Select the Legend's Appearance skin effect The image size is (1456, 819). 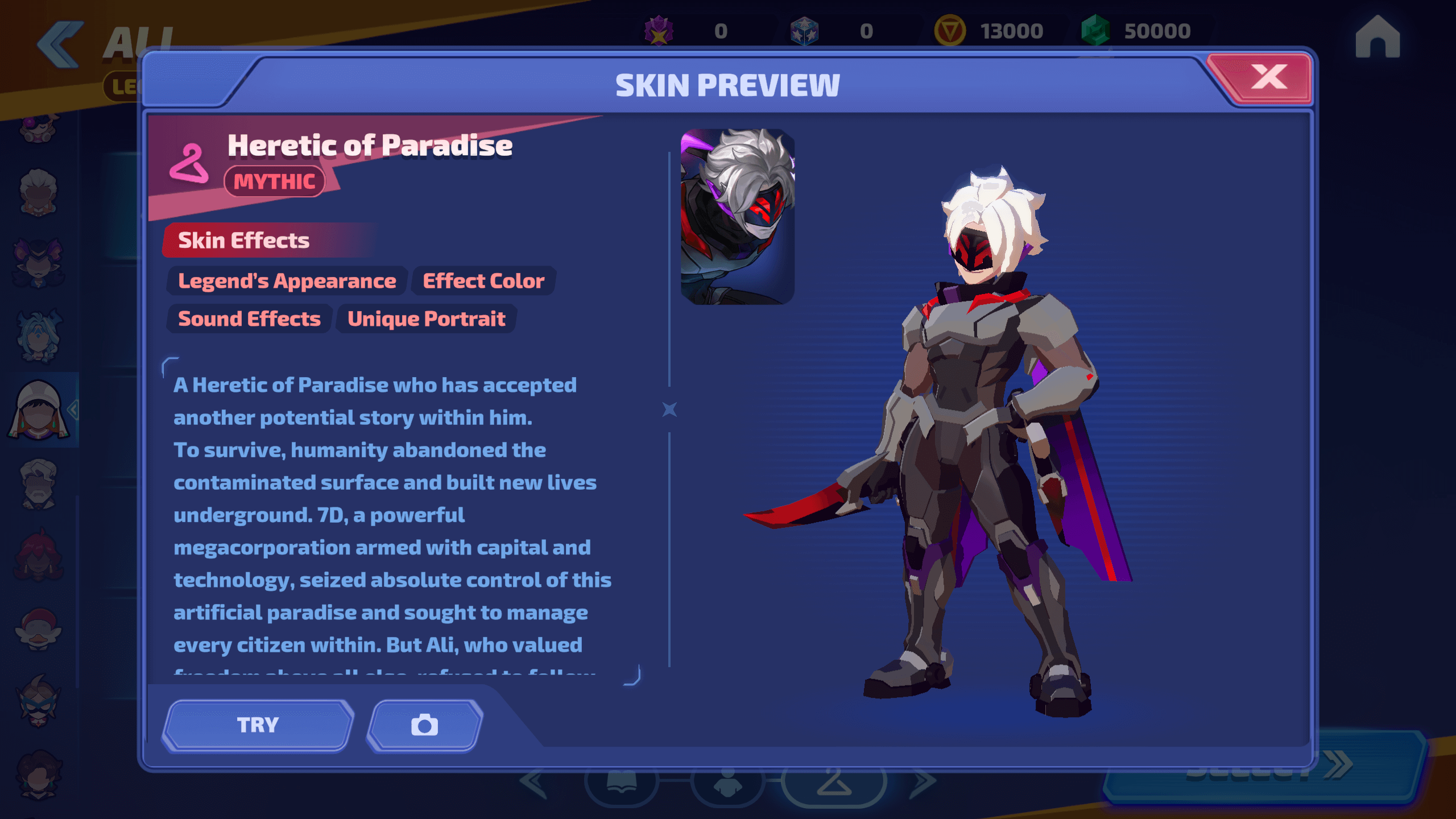pyautogui.click(x=287, y=281)
